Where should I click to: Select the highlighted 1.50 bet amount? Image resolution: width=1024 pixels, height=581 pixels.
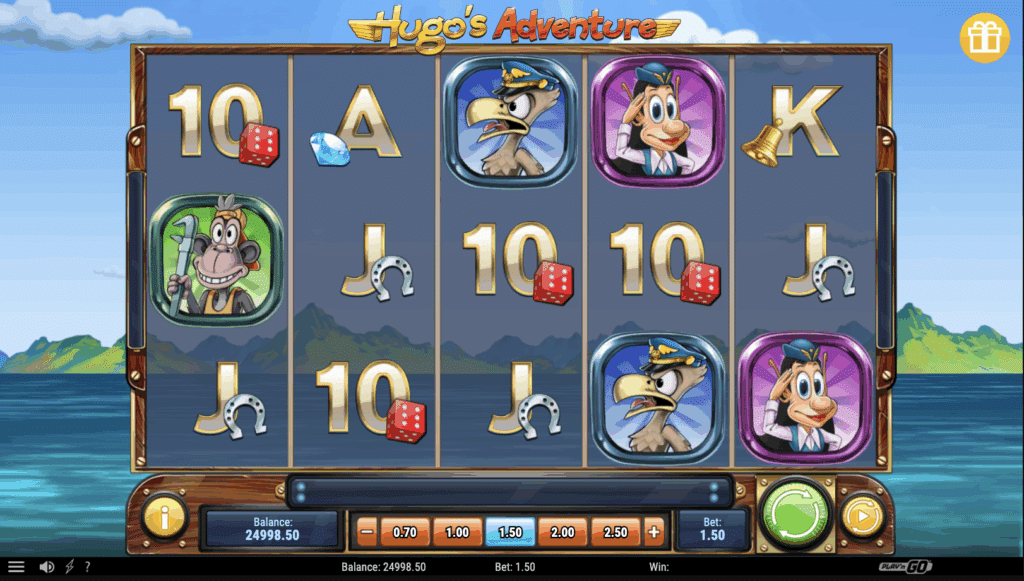[510, 532]
